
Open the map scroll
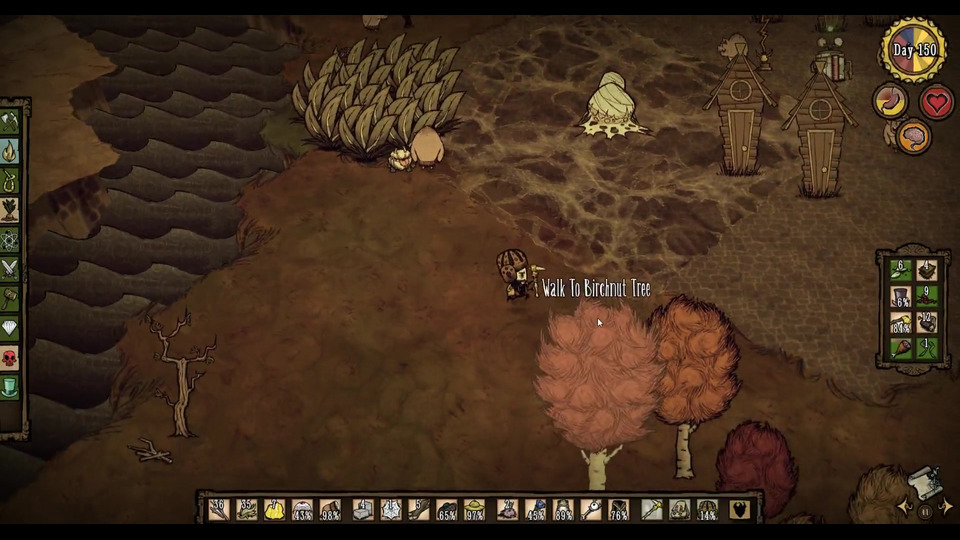coord(925,484)
